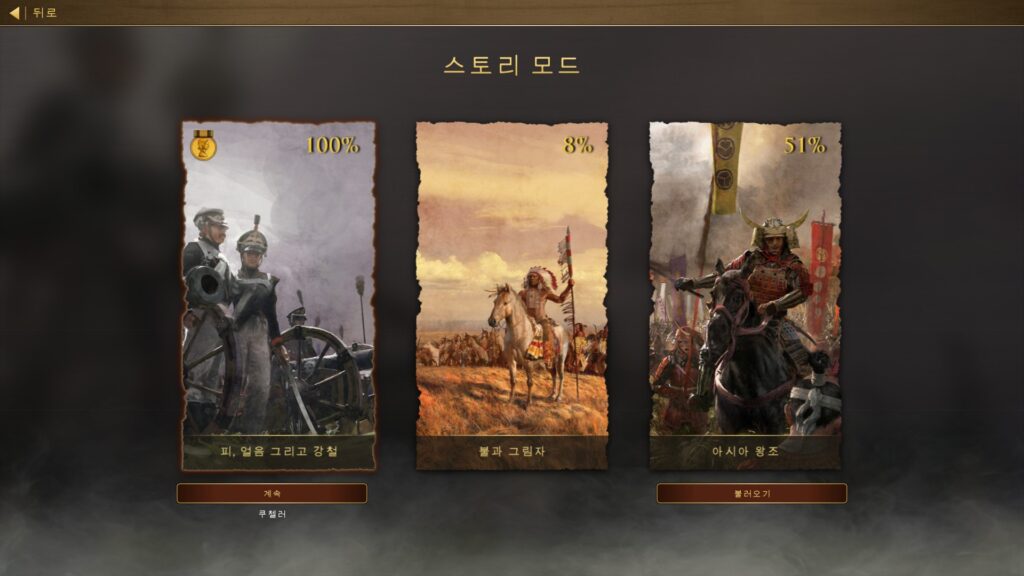Load a saved game with 불러오기
Image resolution: width=1024 pixels, height=576 pixels.
pyautogui.click(x=751, y=493)
